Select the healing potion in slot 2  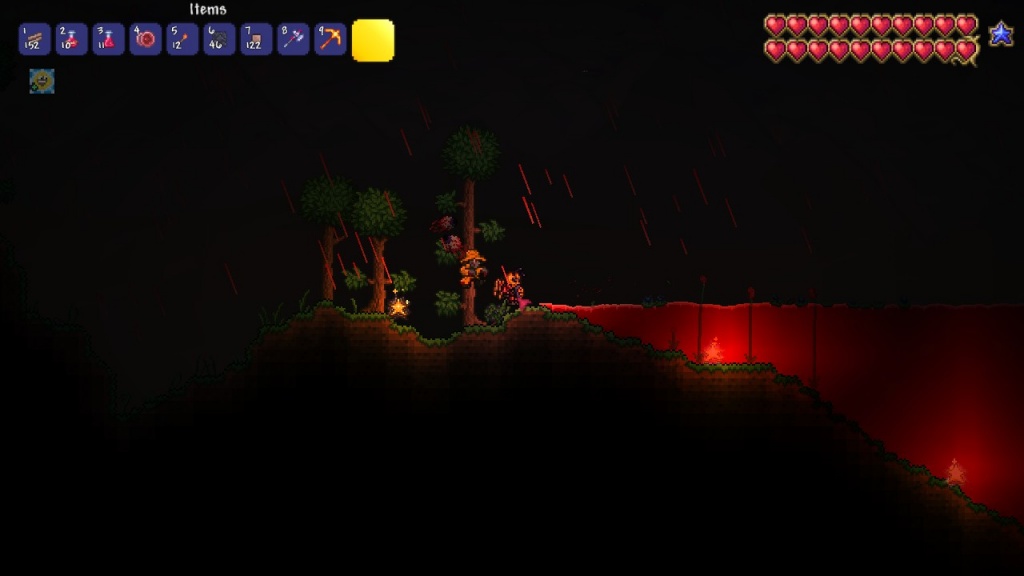click(71, 39)
